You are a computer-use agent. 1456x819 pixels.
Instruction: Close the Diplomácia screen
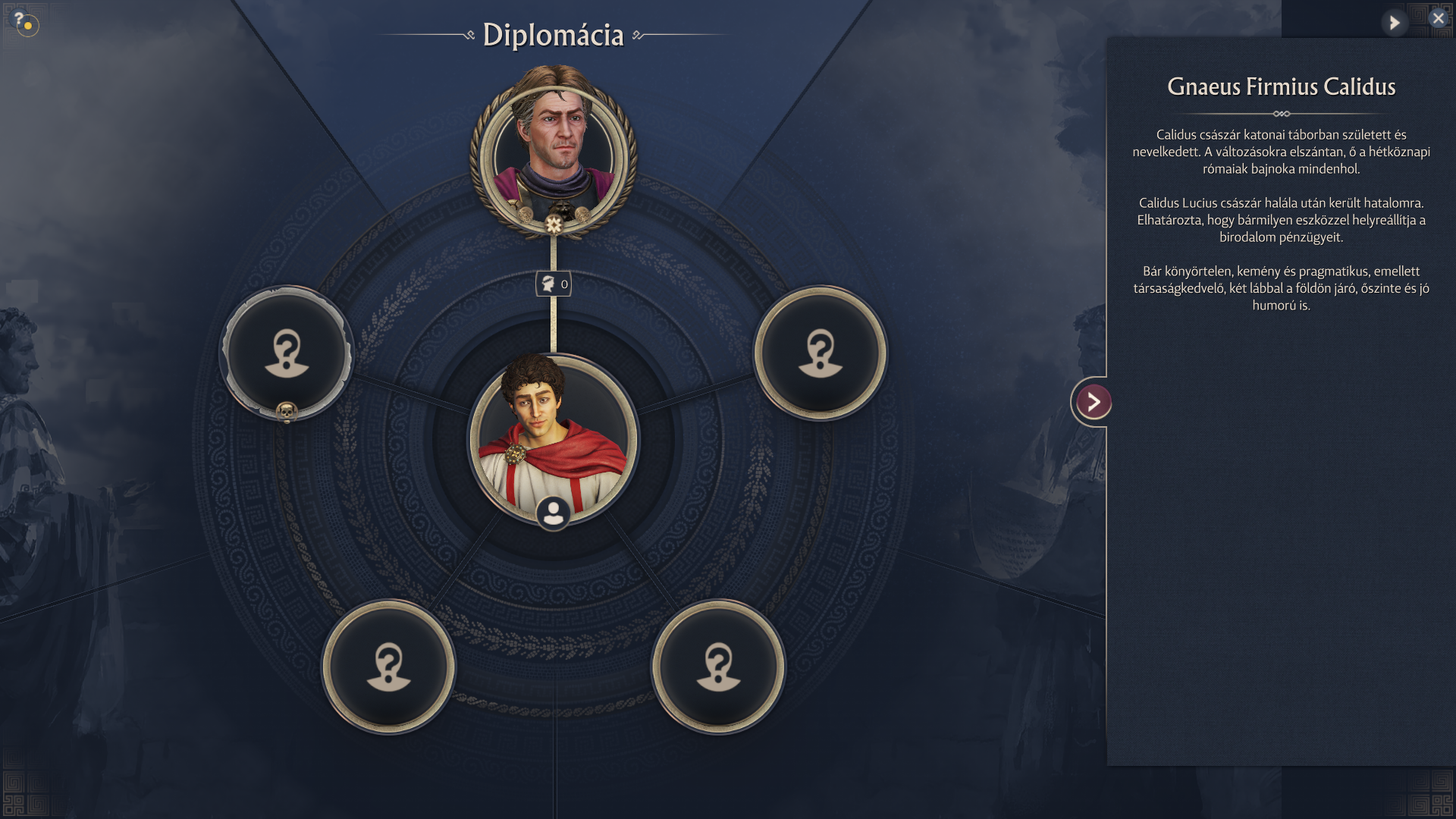pos(1438,18)
